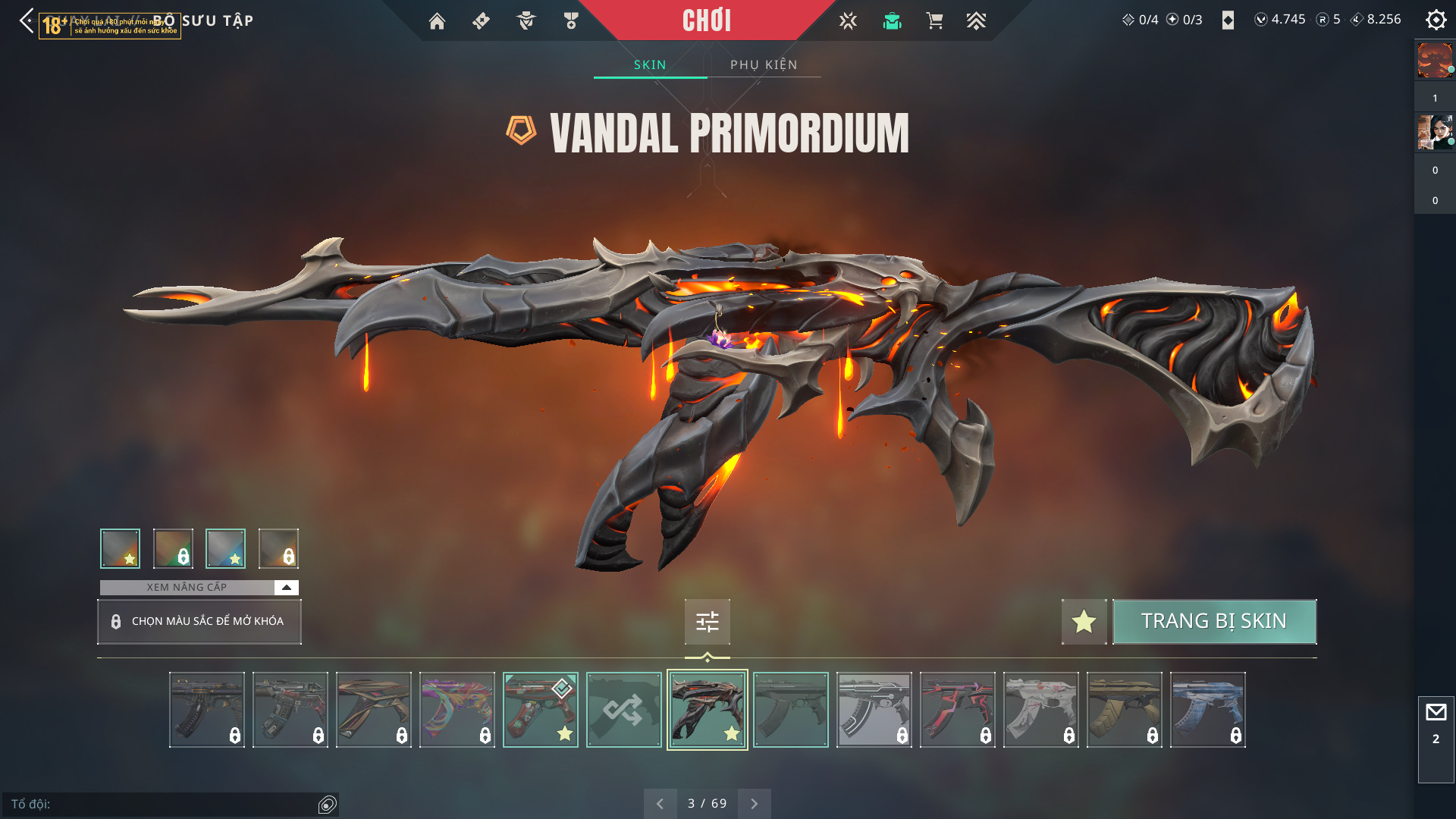Expand the XEM NÂNG CẤP upgrades panel

pyautogui.click(x=286, y=588)
